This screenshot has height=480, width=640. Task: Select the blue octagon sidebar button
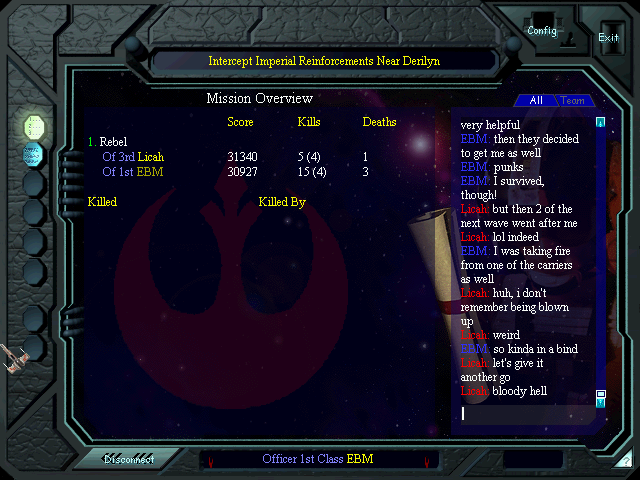(x=34, y=154)
